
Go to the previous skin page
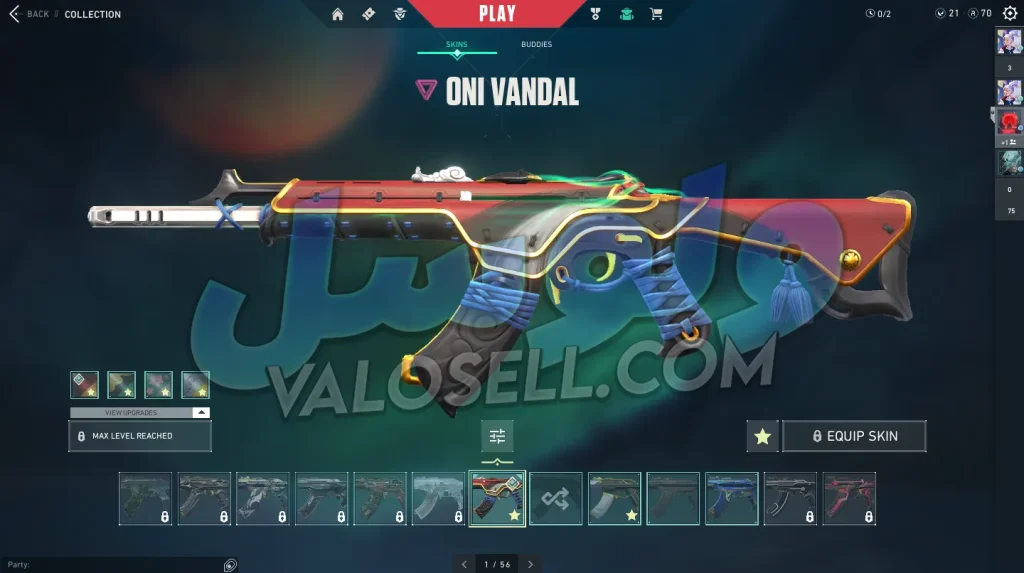pyautogui.click(x=464, y=564)
